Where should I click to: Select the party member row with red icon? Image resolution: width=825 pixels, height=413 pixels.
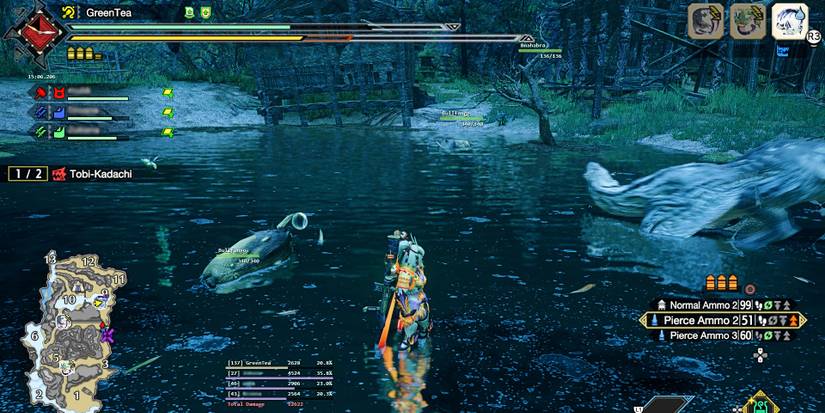[x=90, y=93]
